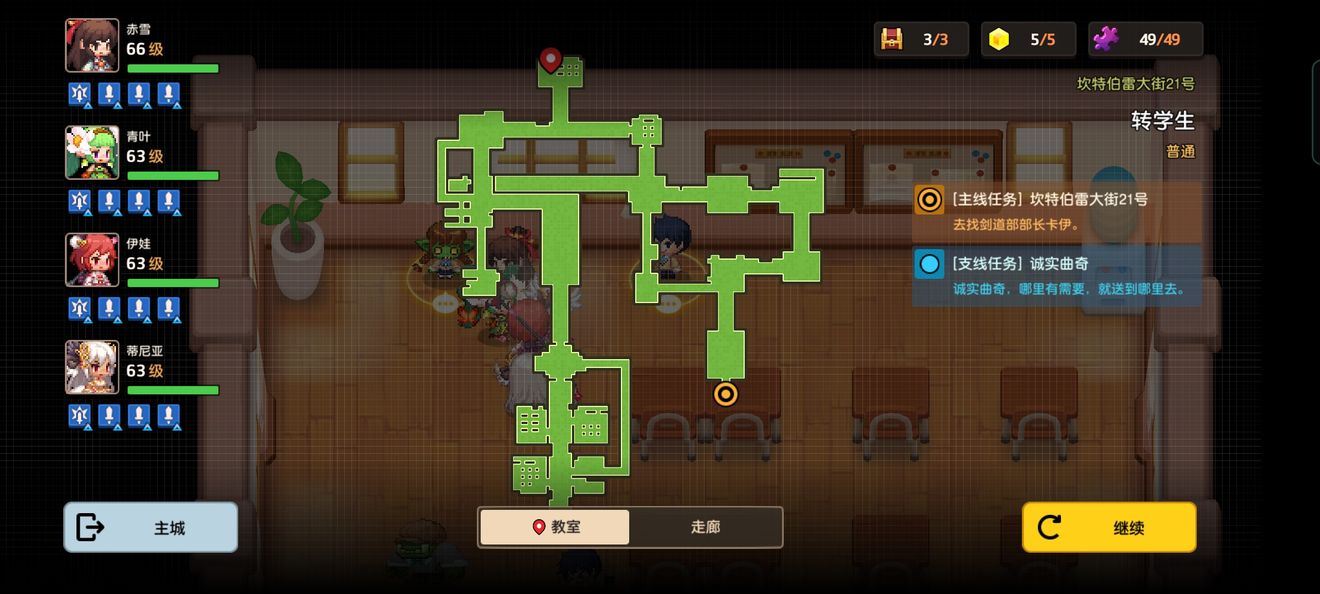Screen dimensions: 1320x594
Task: Select 蒂尼亚's character portrait
Action: (92, 367)
